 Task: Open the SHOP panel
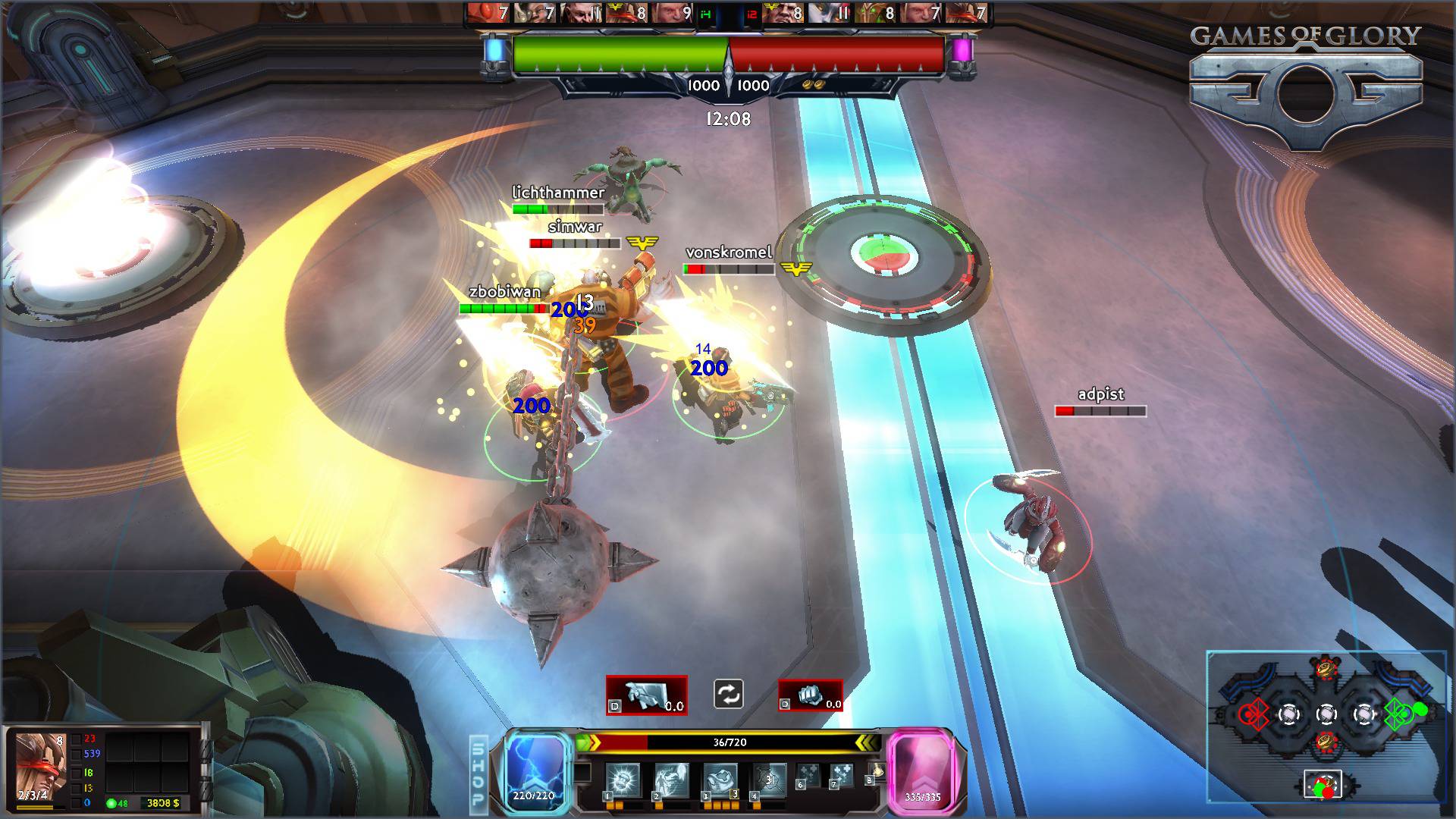pos(479,772)
